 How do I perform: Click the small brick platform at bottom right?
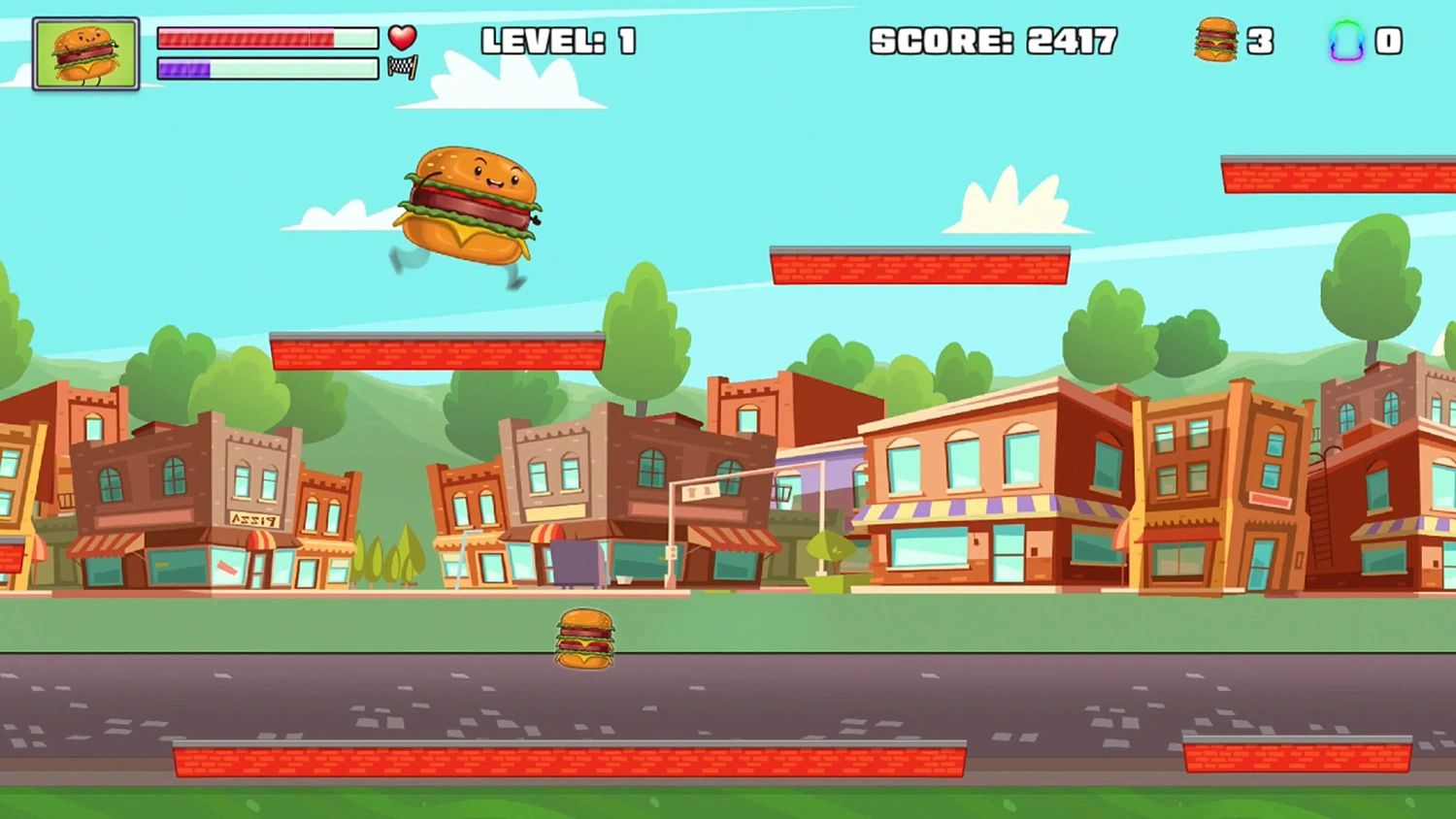pos(1299,755)
